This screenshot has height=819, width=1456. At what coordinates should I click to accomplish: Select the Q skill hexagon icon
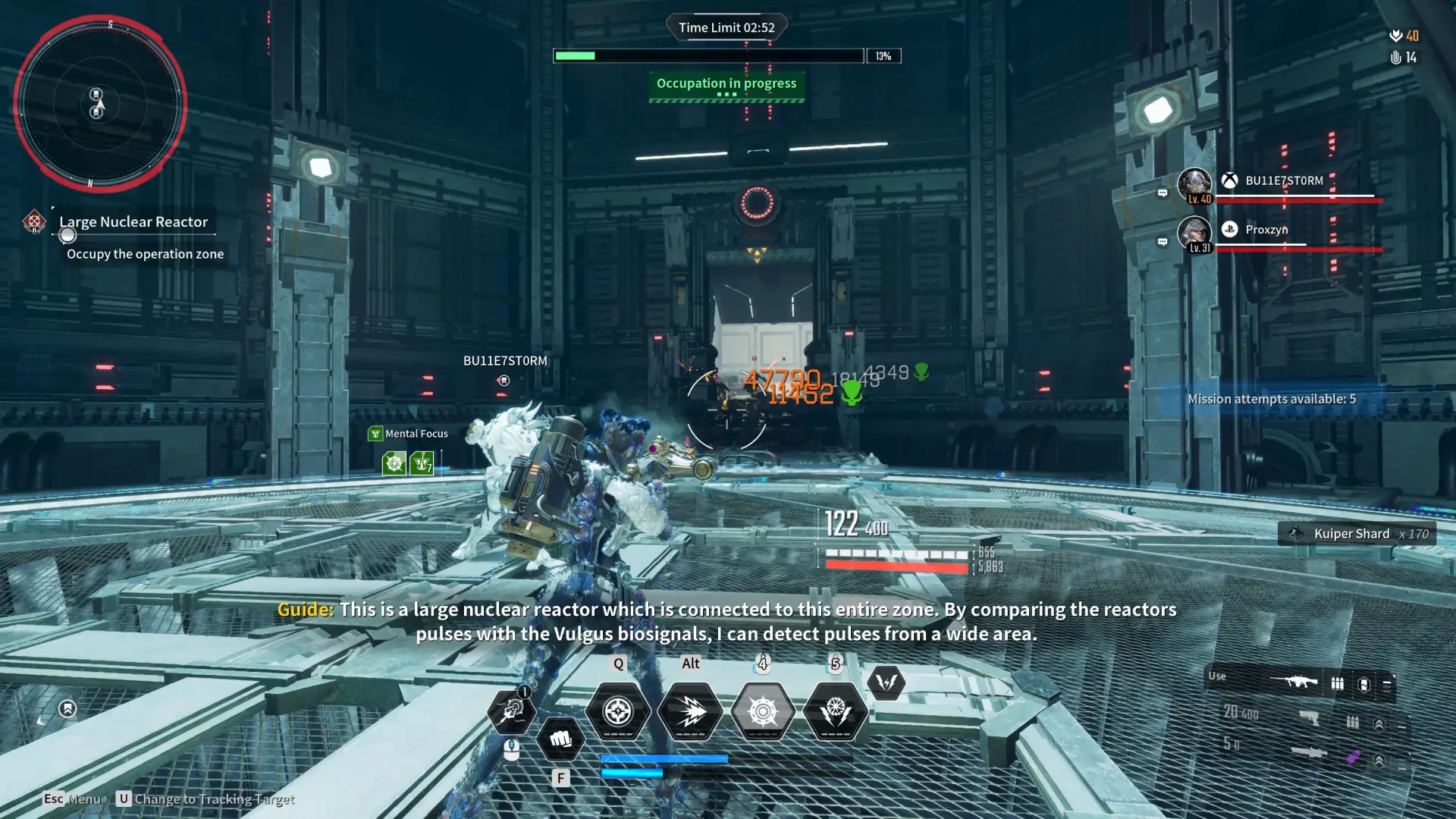click(618, 711)
